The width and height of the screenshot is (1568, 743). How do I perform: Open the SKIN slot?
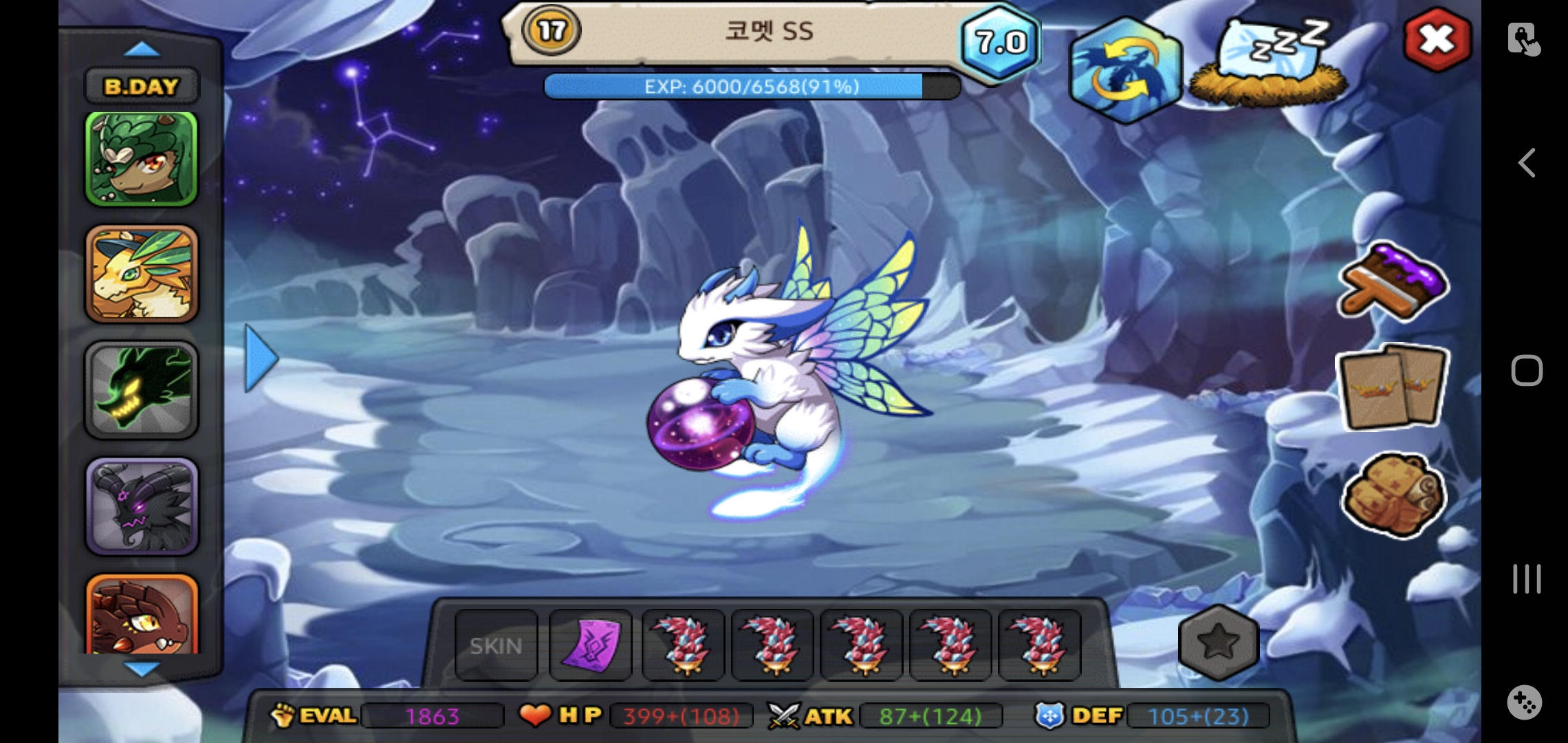pos(496,646)
